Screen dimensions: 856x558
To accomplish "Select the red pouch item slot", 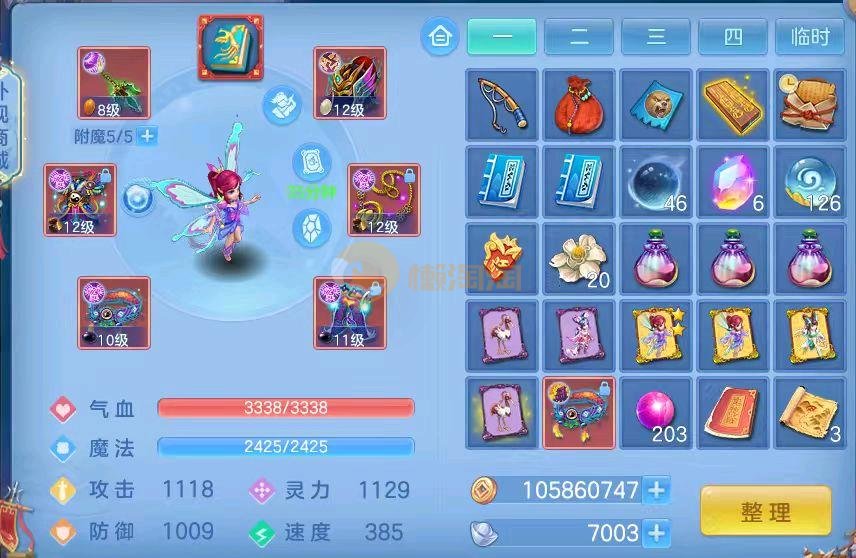I will pos(579,104).
